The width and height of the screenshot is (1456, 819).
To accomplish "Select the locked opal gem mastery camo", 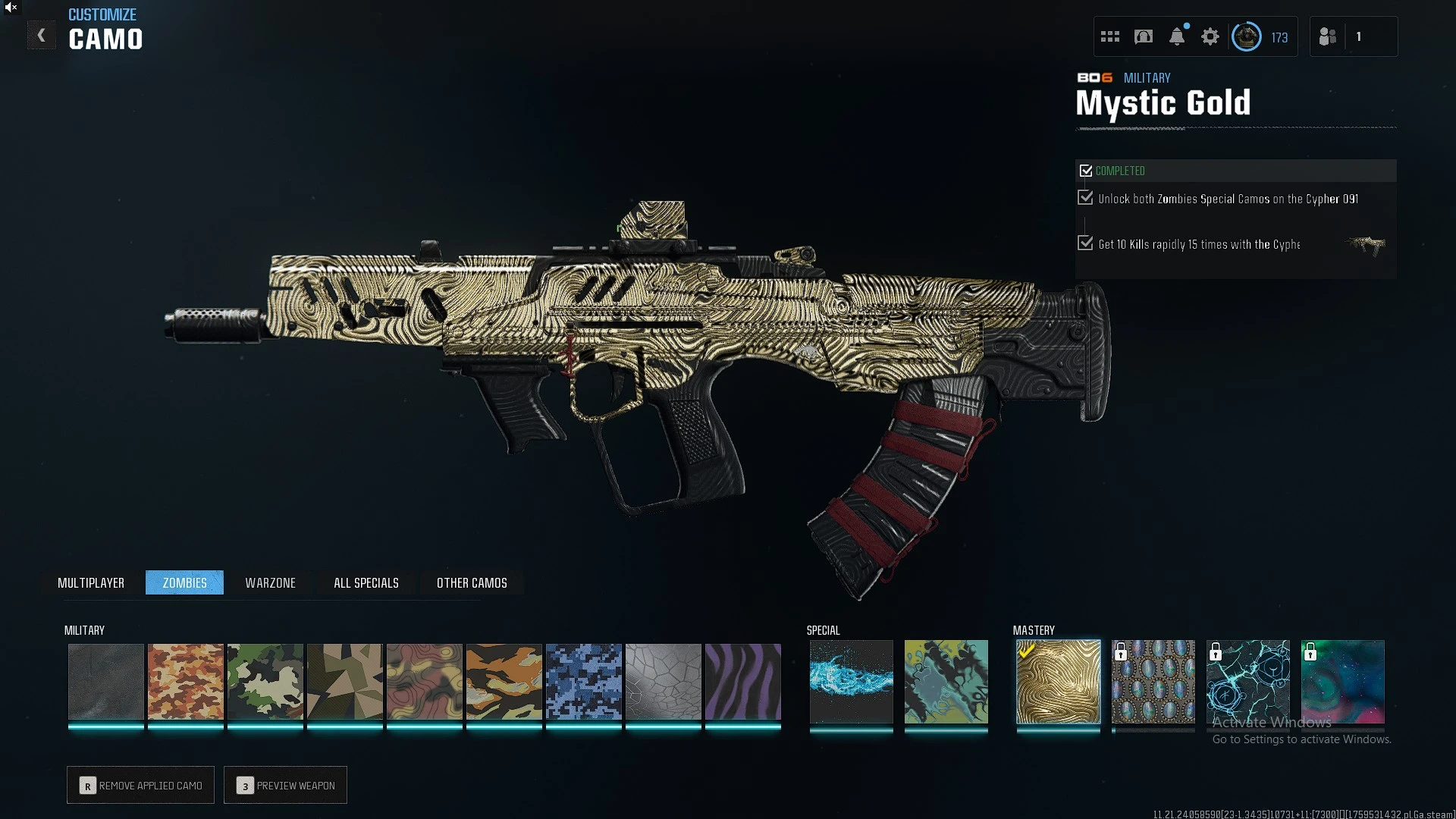I will tap(1153, 682).
